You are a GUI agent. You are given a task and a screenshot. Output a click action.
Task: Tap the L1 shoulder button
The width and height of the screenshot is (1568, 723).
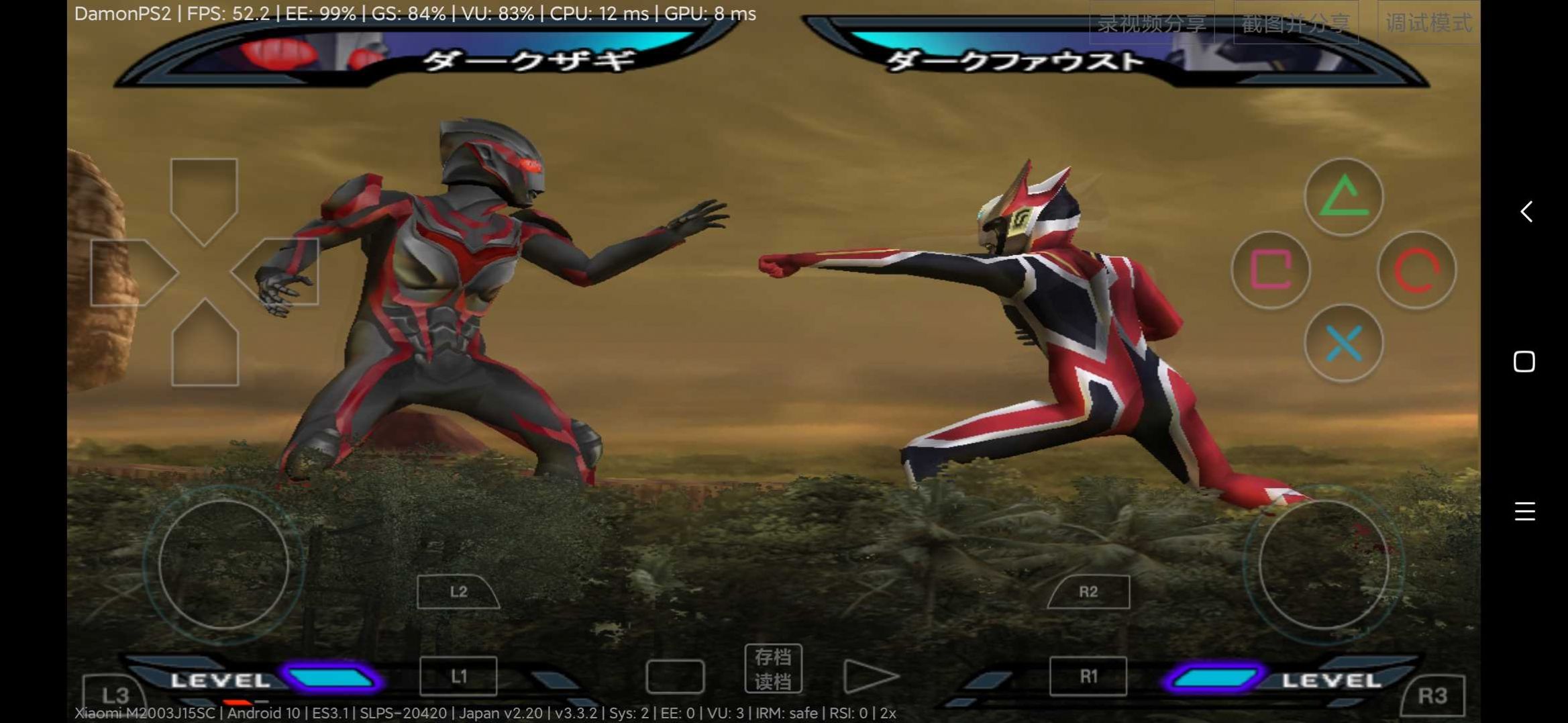coord(458,676)
